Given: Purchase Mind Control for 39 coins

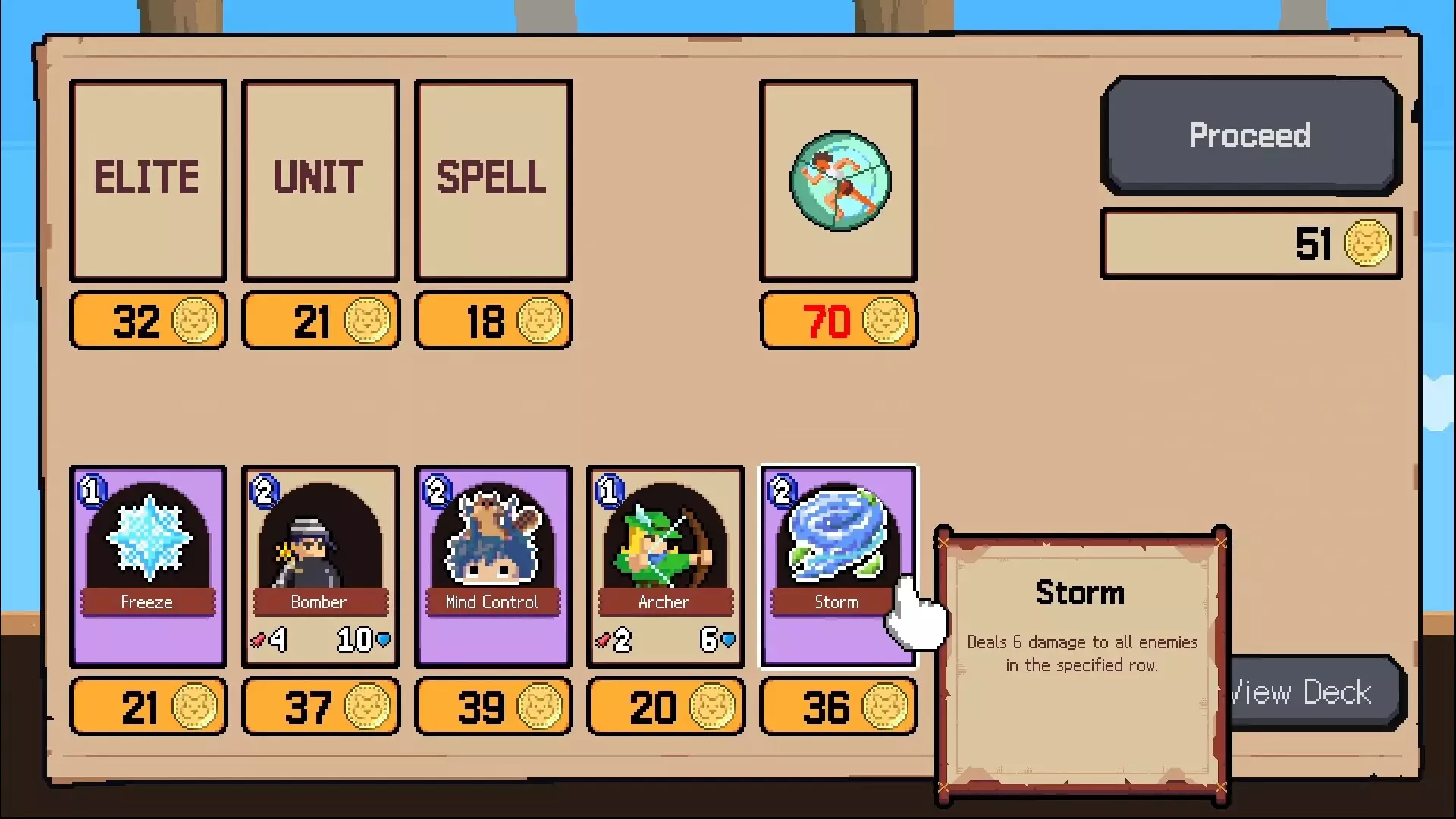Looking at the screenshot, I should (493, 706).
